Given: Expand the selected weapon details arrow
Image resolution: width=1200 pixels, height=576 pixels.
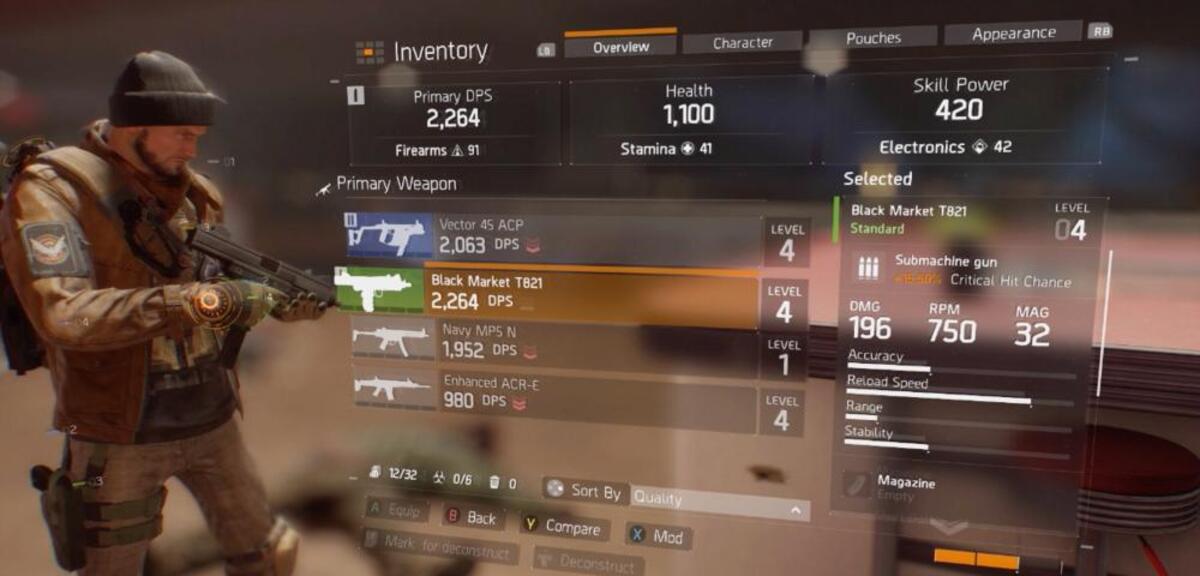Looking at the screenshot, I should pos(948,526).
